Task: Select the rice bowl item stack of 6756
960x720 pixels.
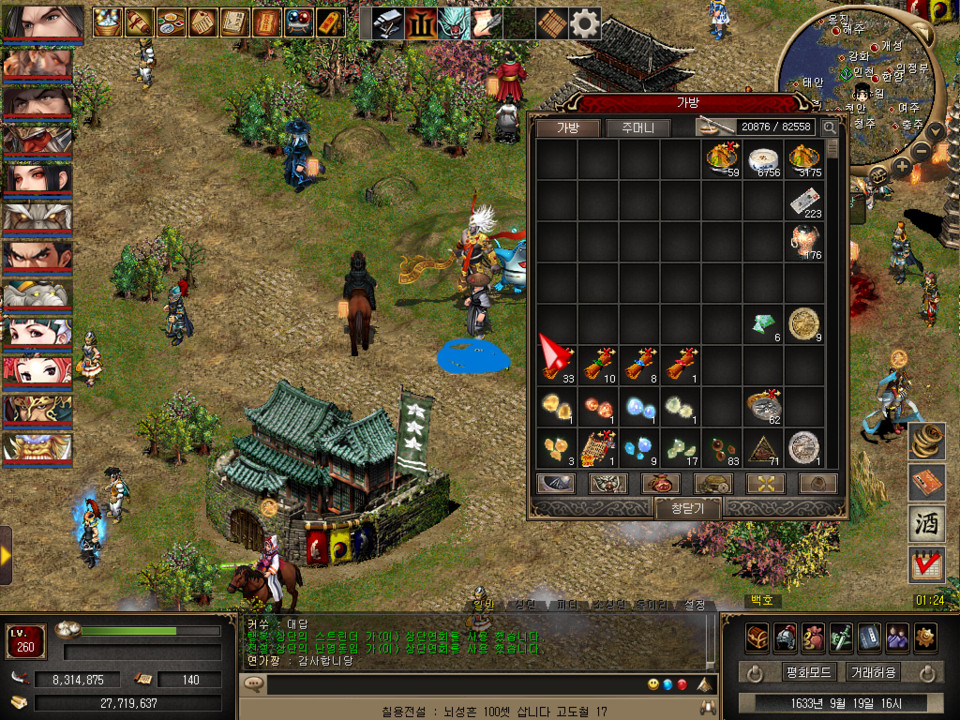Action: (763, 160)
